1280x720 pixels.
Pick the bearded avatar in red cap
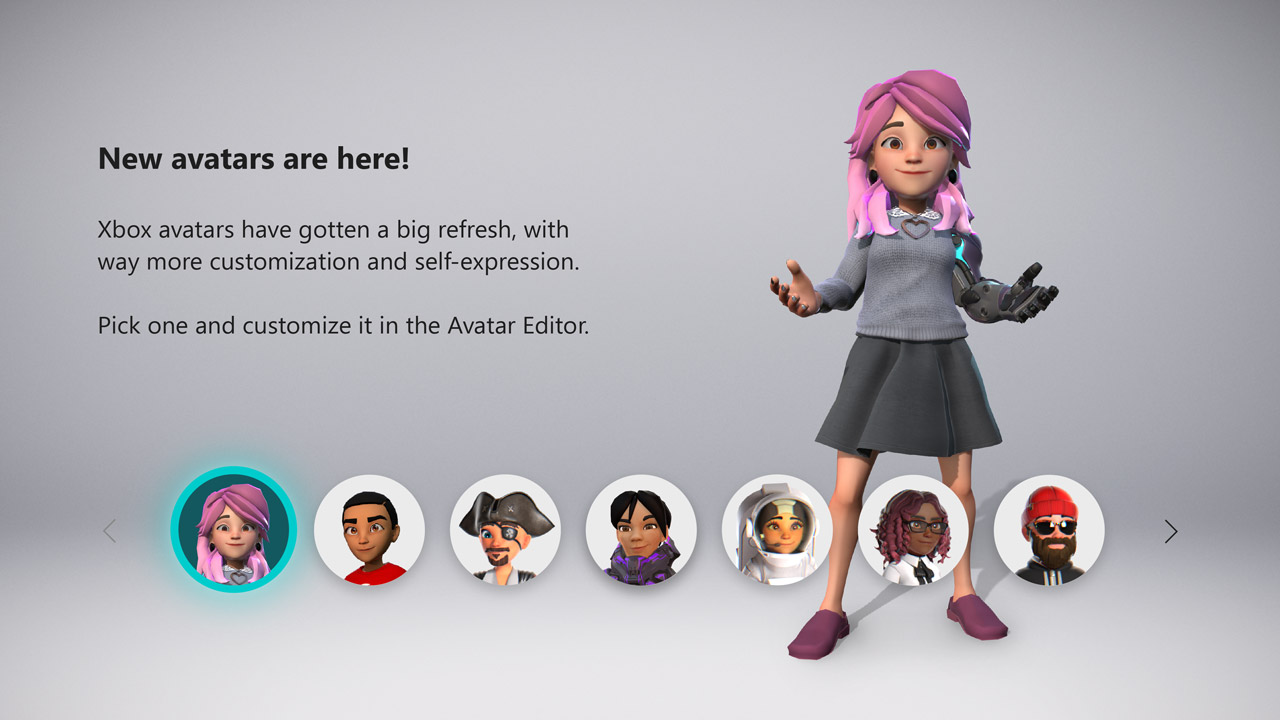[1050, 528]
